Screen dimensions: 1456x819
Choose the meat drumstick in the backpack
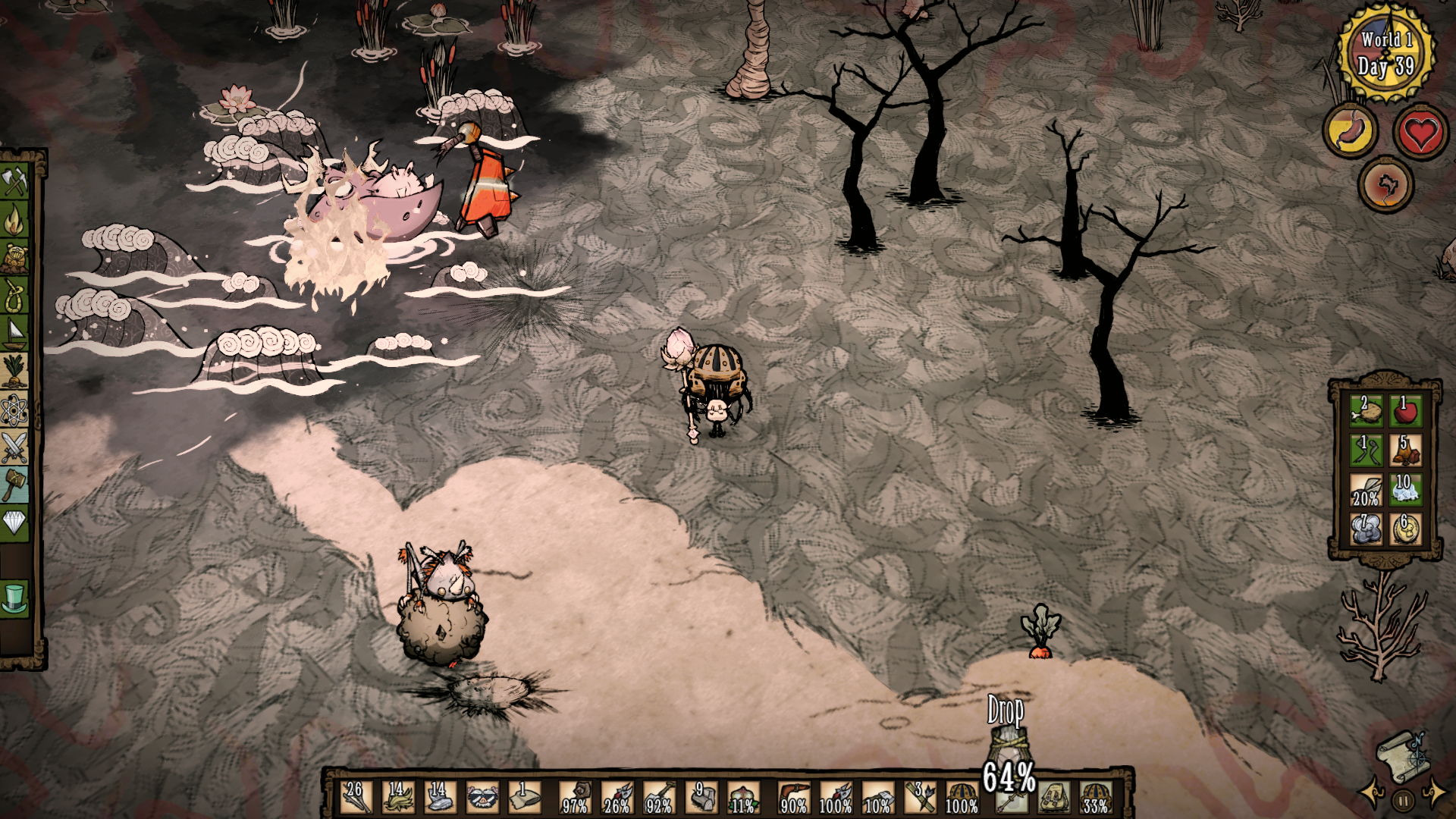1365,411
